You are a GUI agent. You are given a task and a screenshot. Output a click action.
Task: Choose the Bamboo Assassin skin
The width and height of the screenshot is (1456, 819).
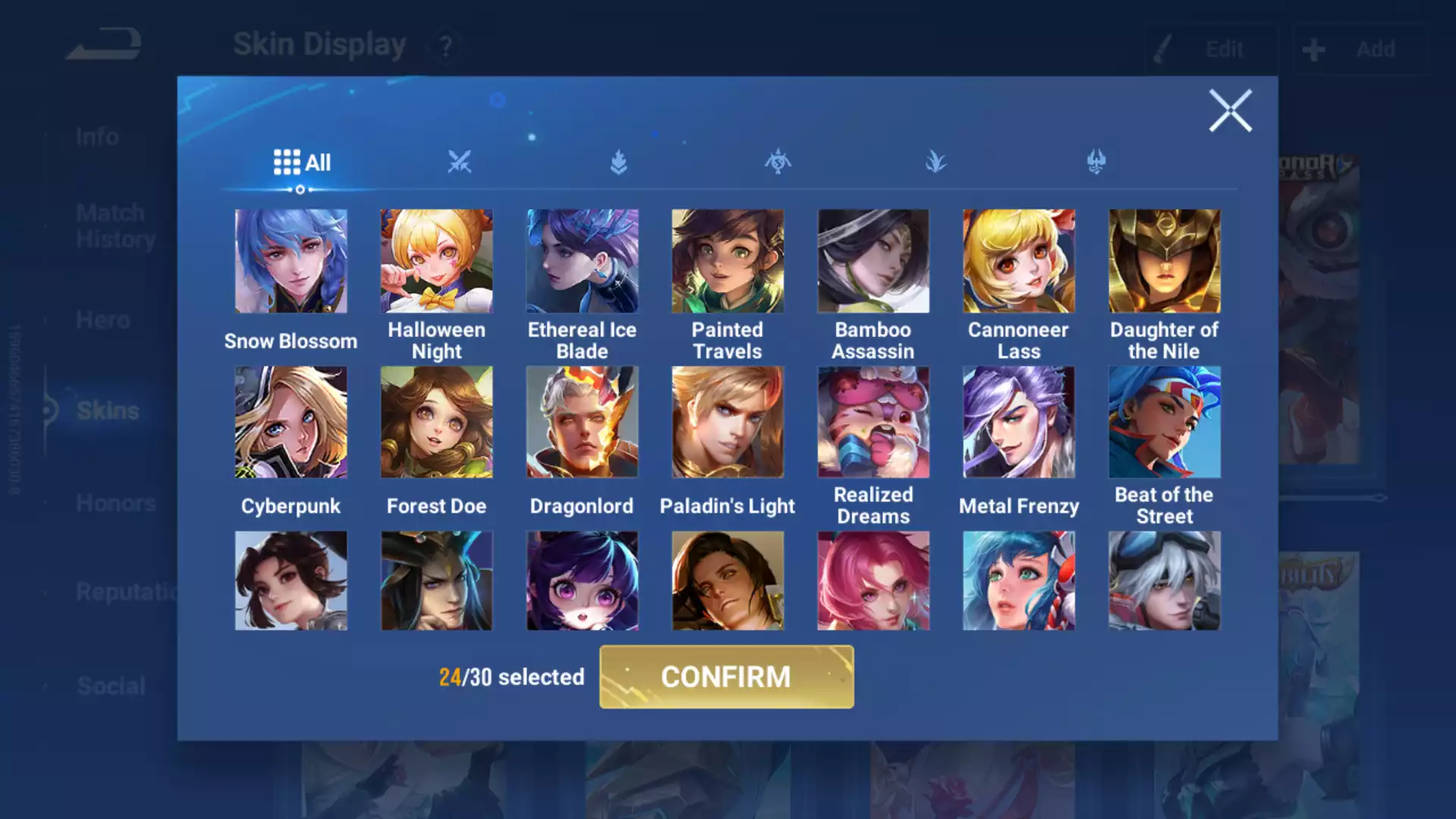pyautogui.click(x=873, y=262)
